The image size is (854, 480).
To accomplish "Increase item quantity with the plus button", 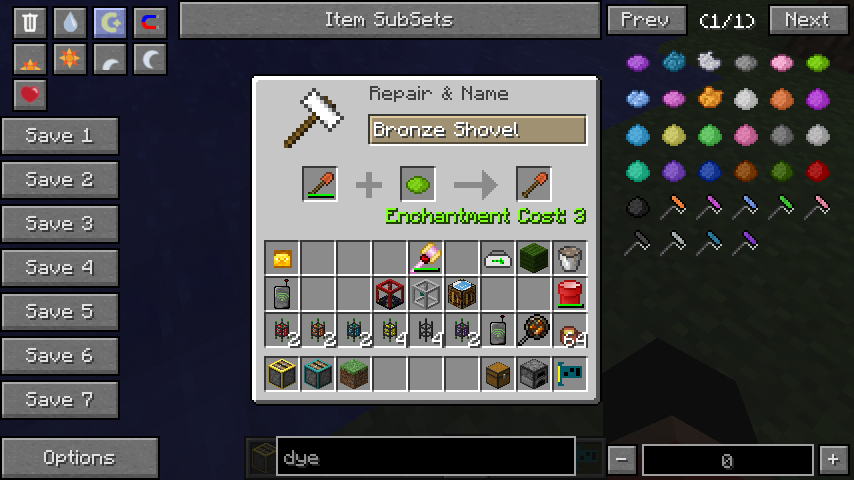I will point(833,459).
